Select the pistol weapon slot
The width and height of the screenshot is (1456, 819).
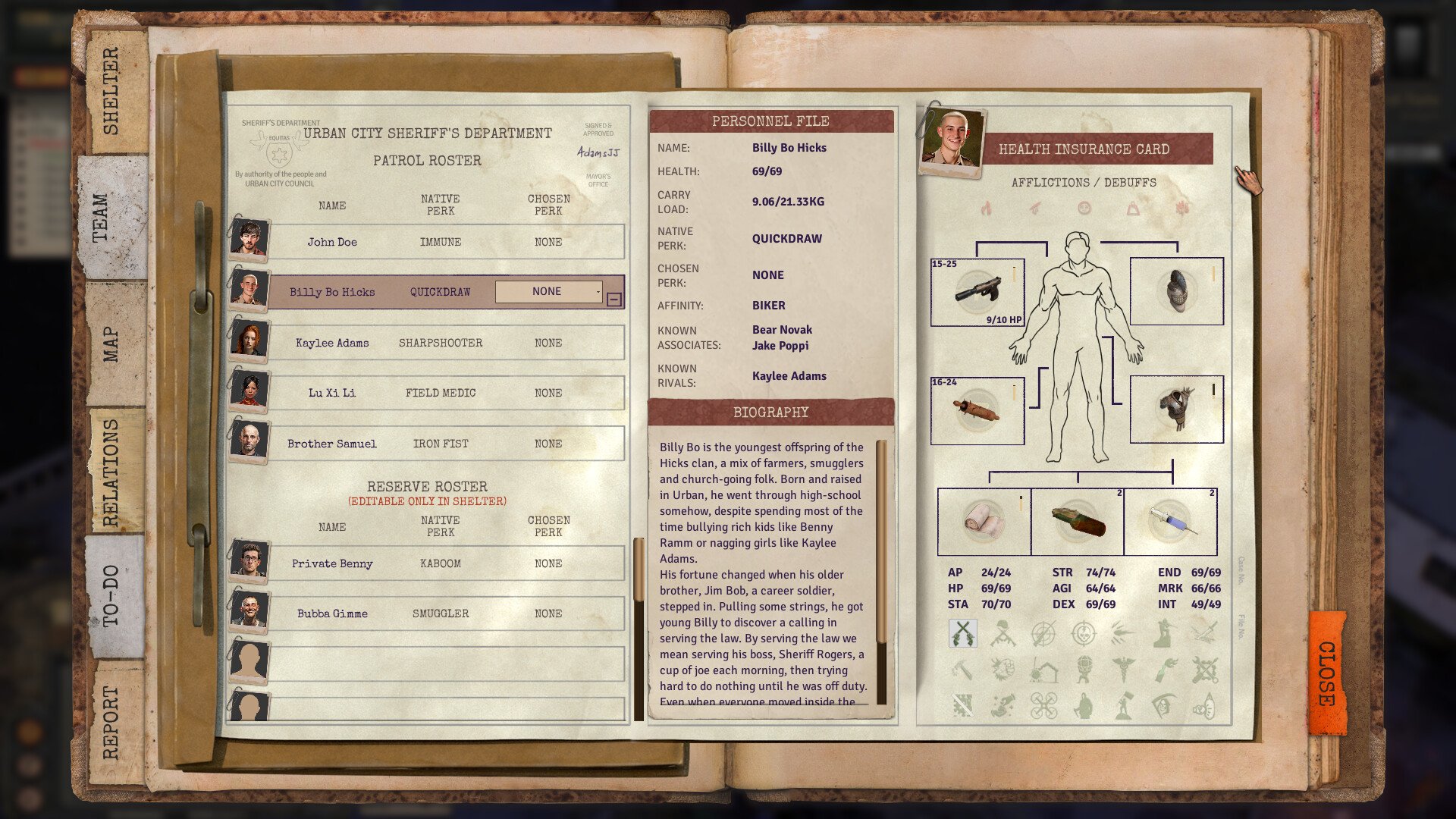pos(977,292)
